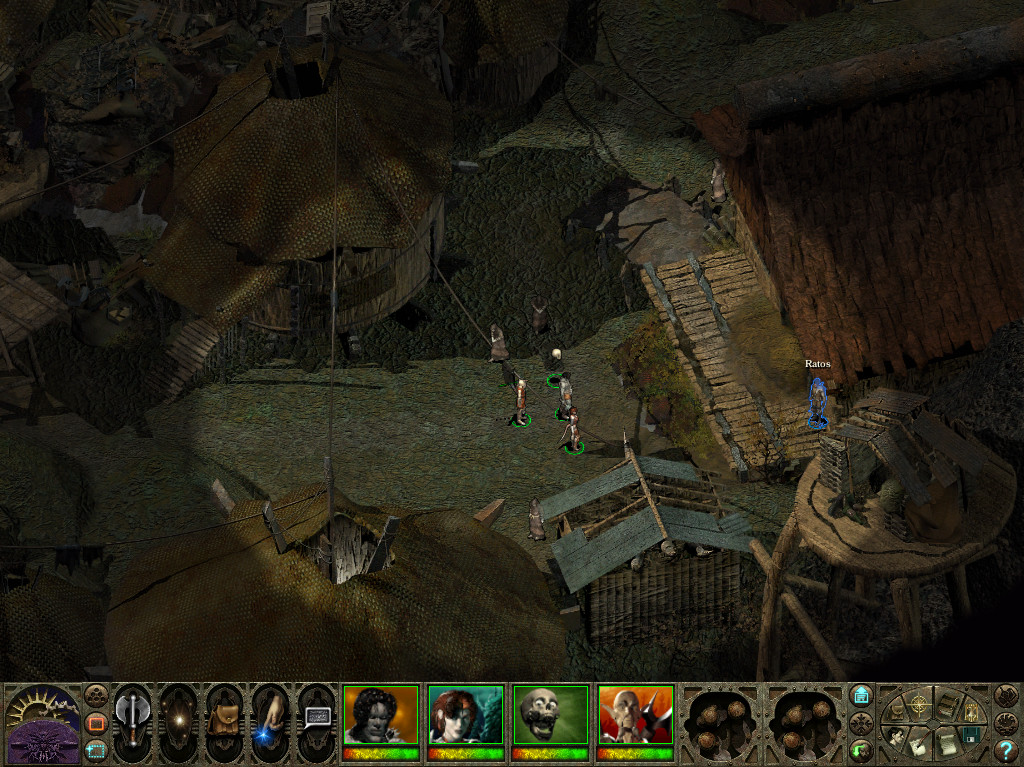1024x767 pixels.
Task: Click the cyan dotted selection rectangle button
Action: tap(96, 748)
